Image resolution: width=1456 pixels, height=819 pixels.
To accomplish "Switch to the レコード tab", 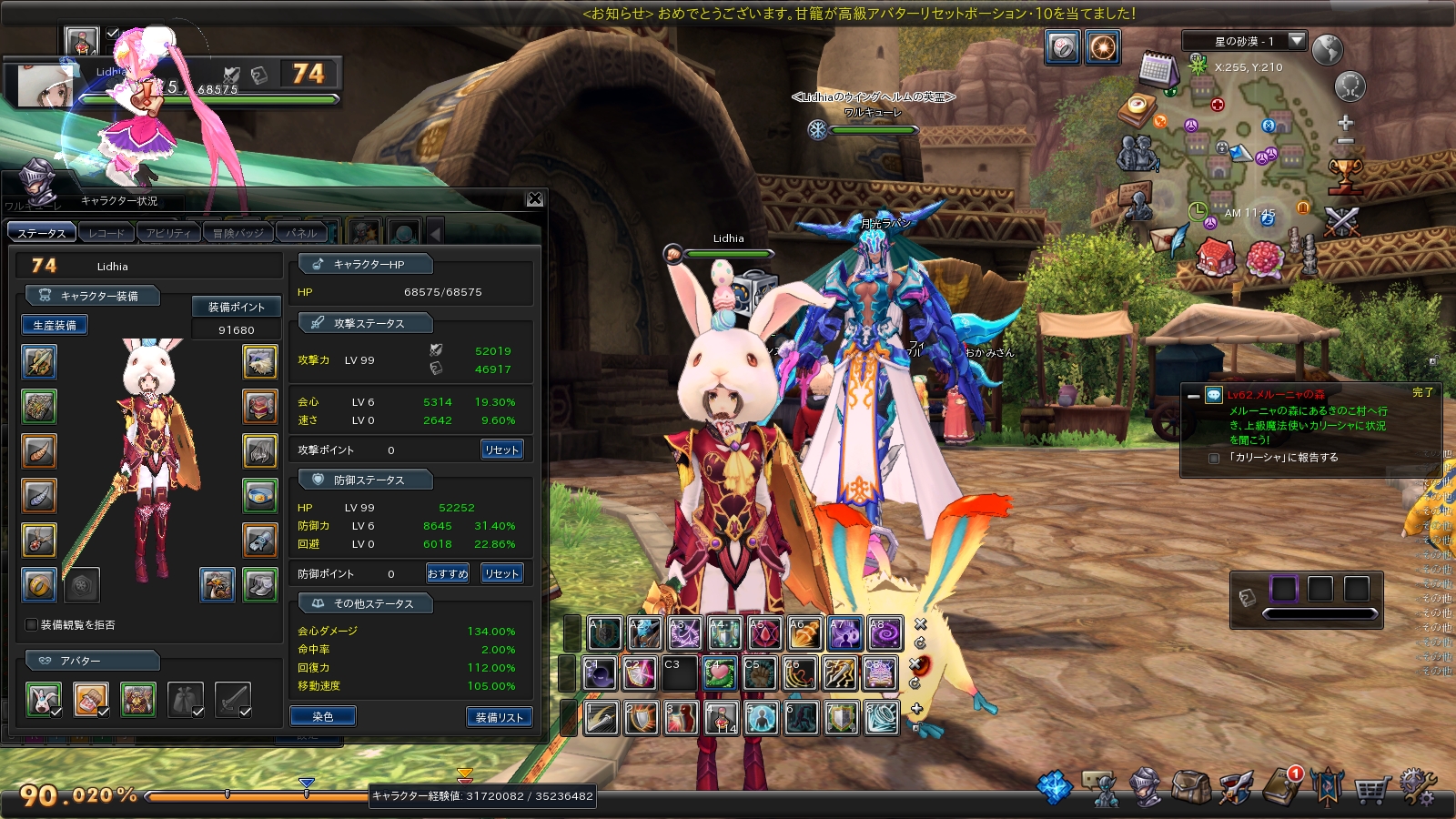I will [x=106, y=232].
